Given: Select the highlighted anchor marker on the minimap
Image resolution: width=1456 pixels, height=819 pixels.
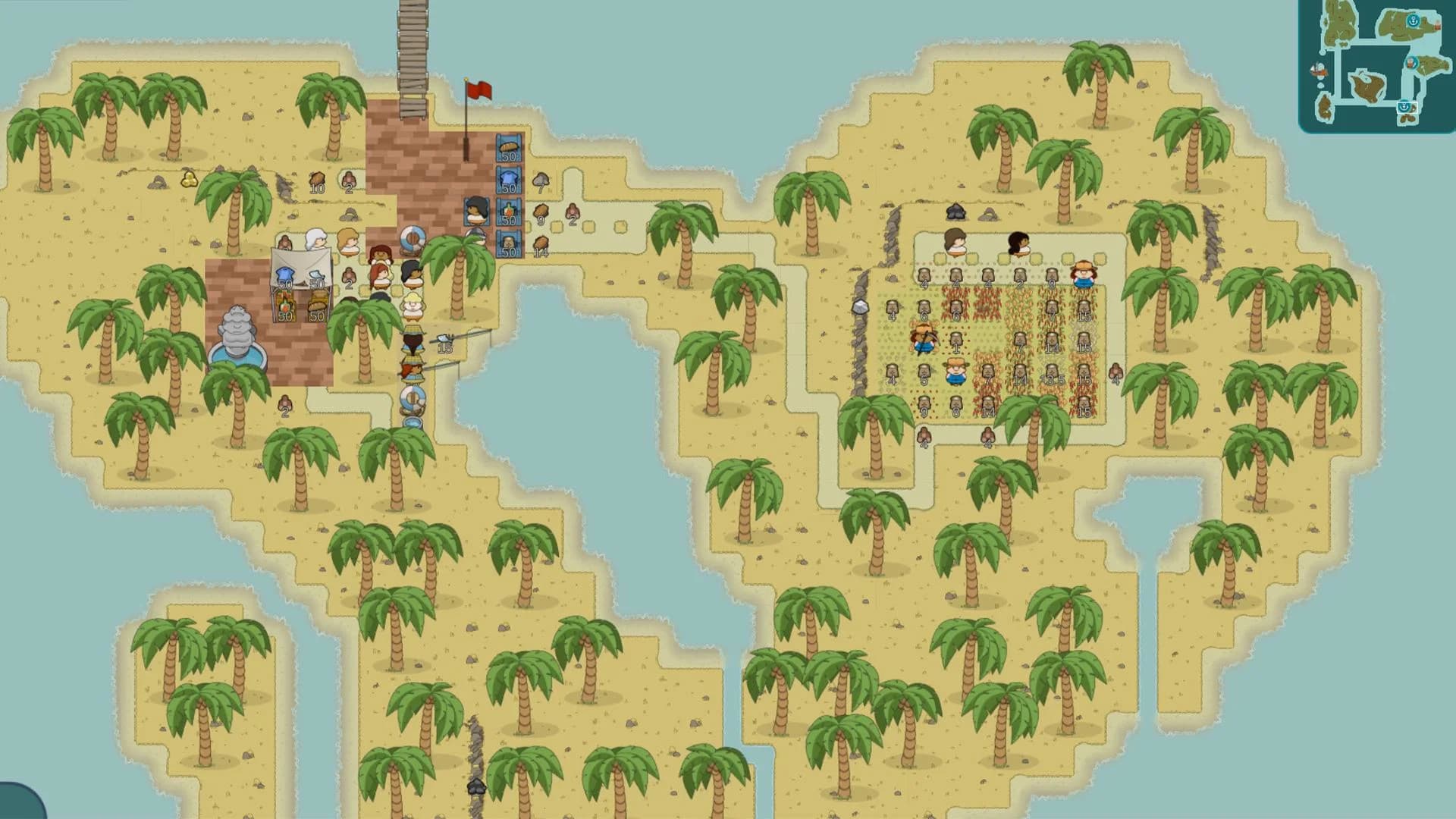Looking at the screenshot, I should click(1404, 108).
